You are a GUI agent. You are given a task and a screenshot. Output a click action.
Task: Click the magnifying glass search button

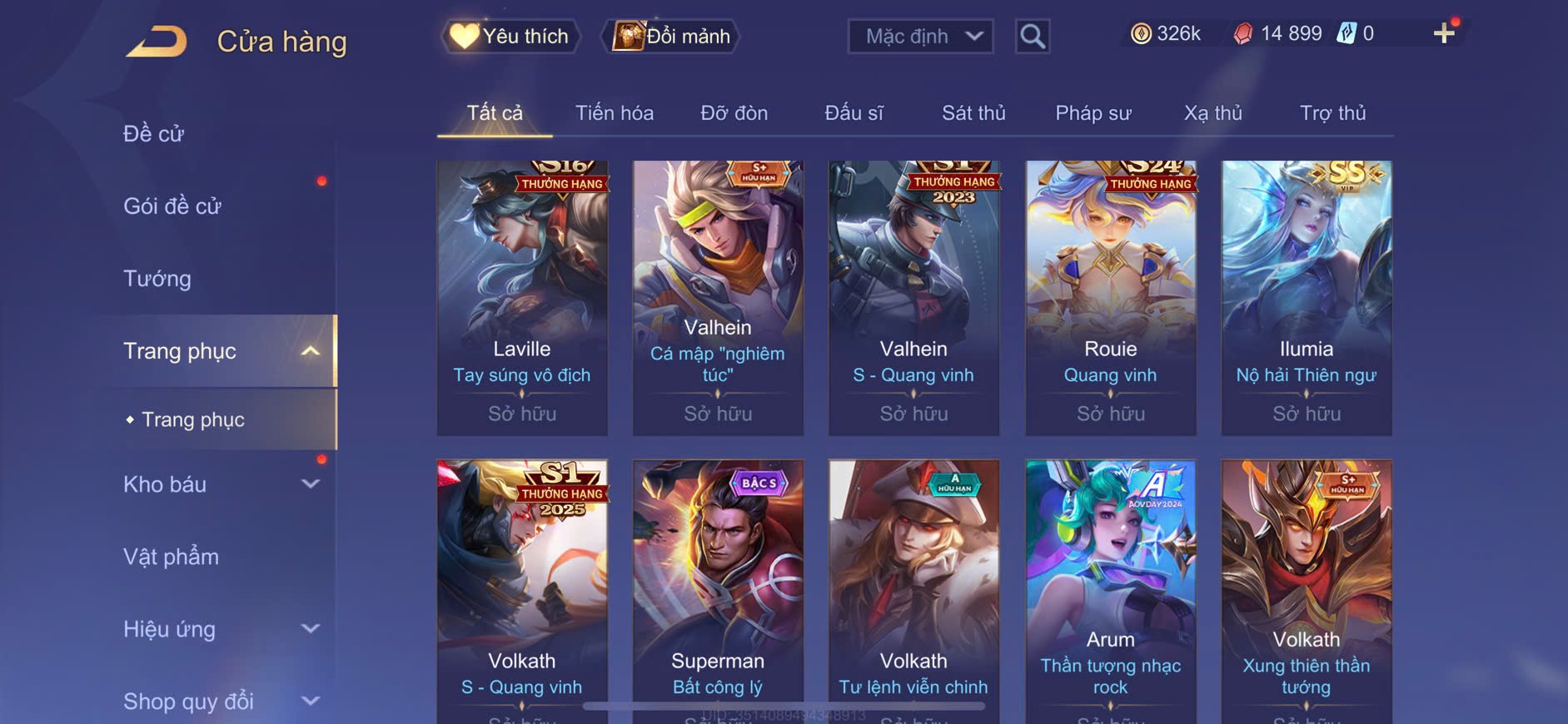(x=1032, y=36)
